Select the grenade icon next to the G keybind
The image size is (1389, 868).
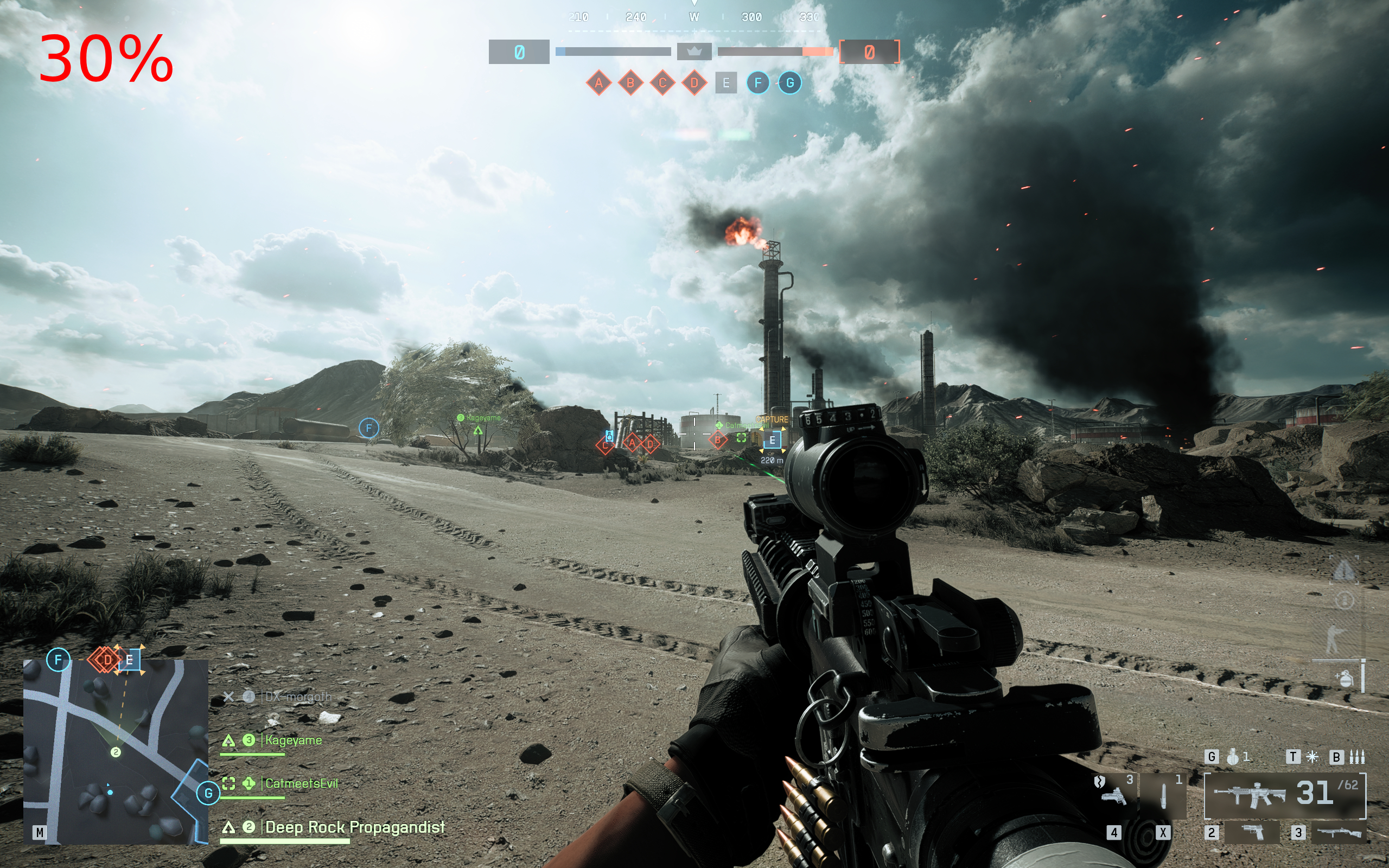1234,757
